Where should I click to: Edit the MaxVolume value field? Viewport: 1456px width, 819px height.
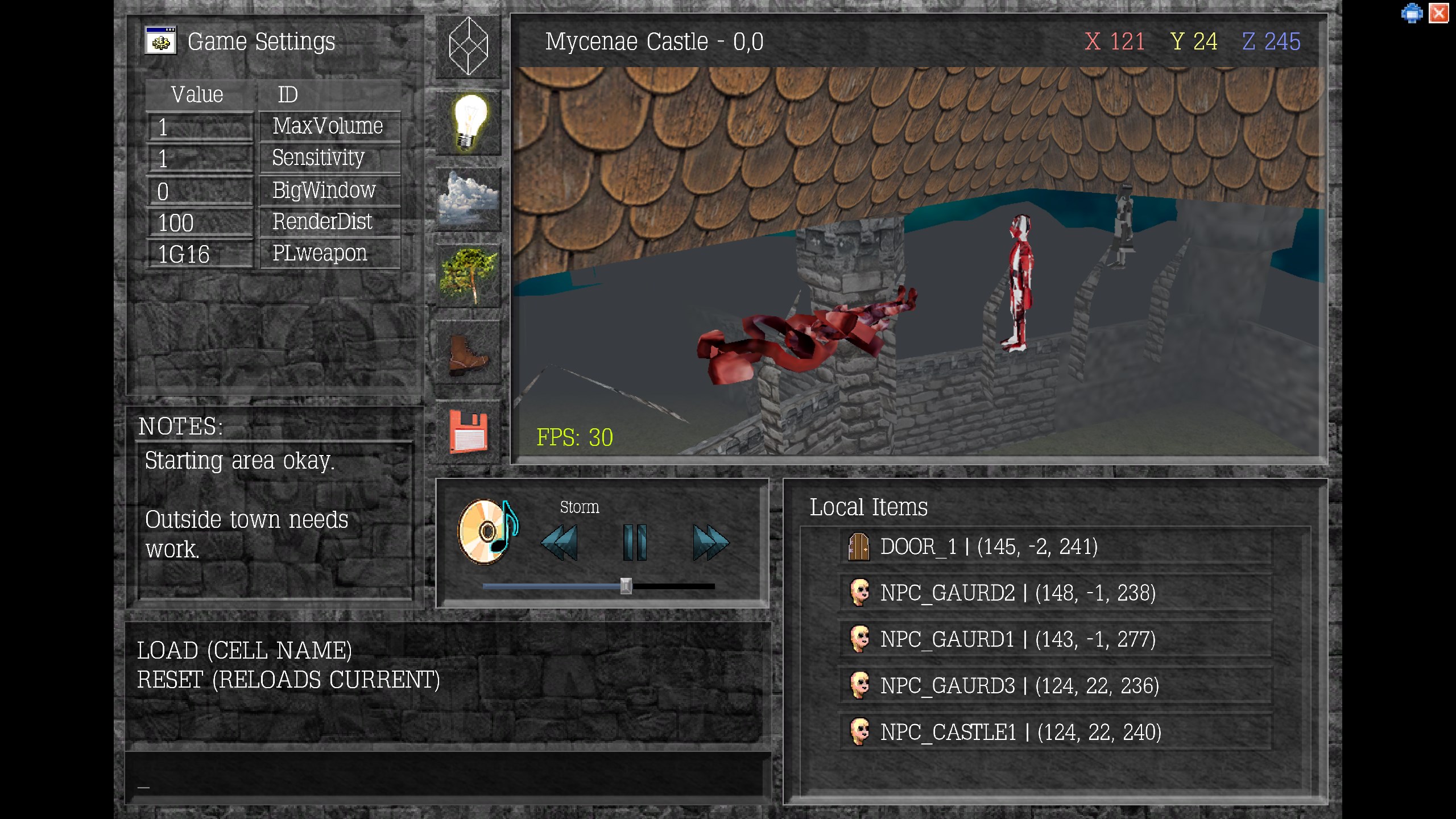(200, 127)
